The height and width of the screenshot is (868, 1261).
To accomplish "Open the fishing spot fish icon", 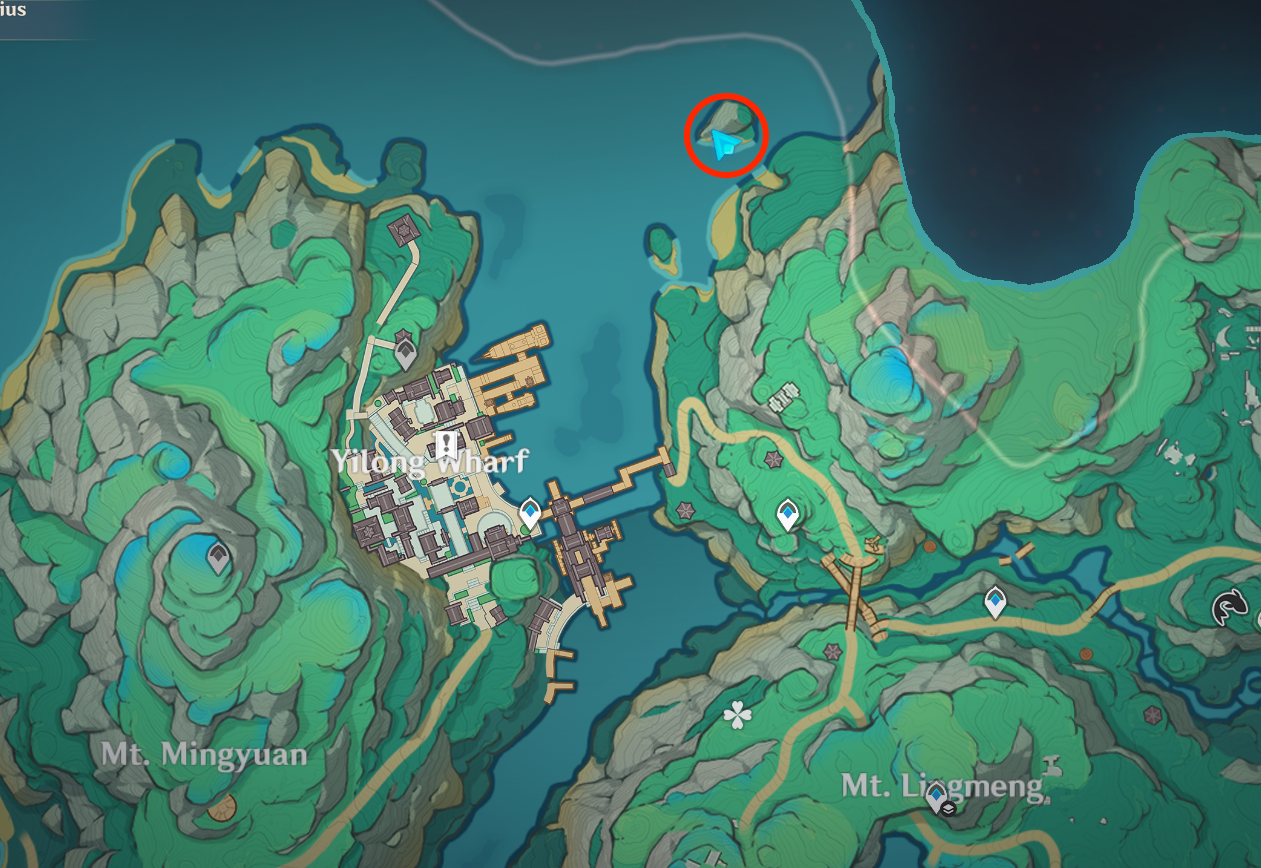I will (x=1229, y=607).
